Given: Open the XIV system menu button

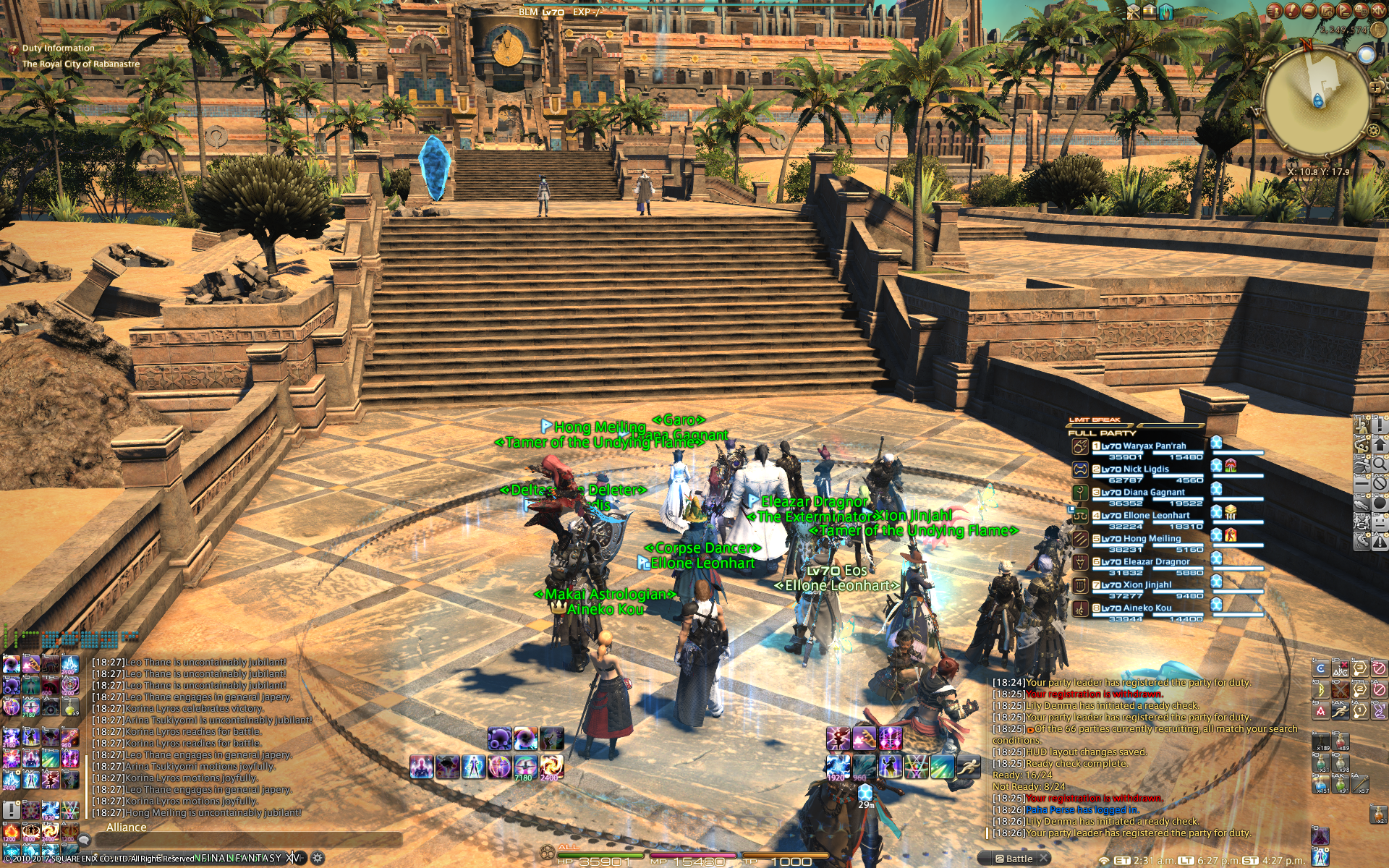Looking at the screenshot, I should coord(1379,11).
